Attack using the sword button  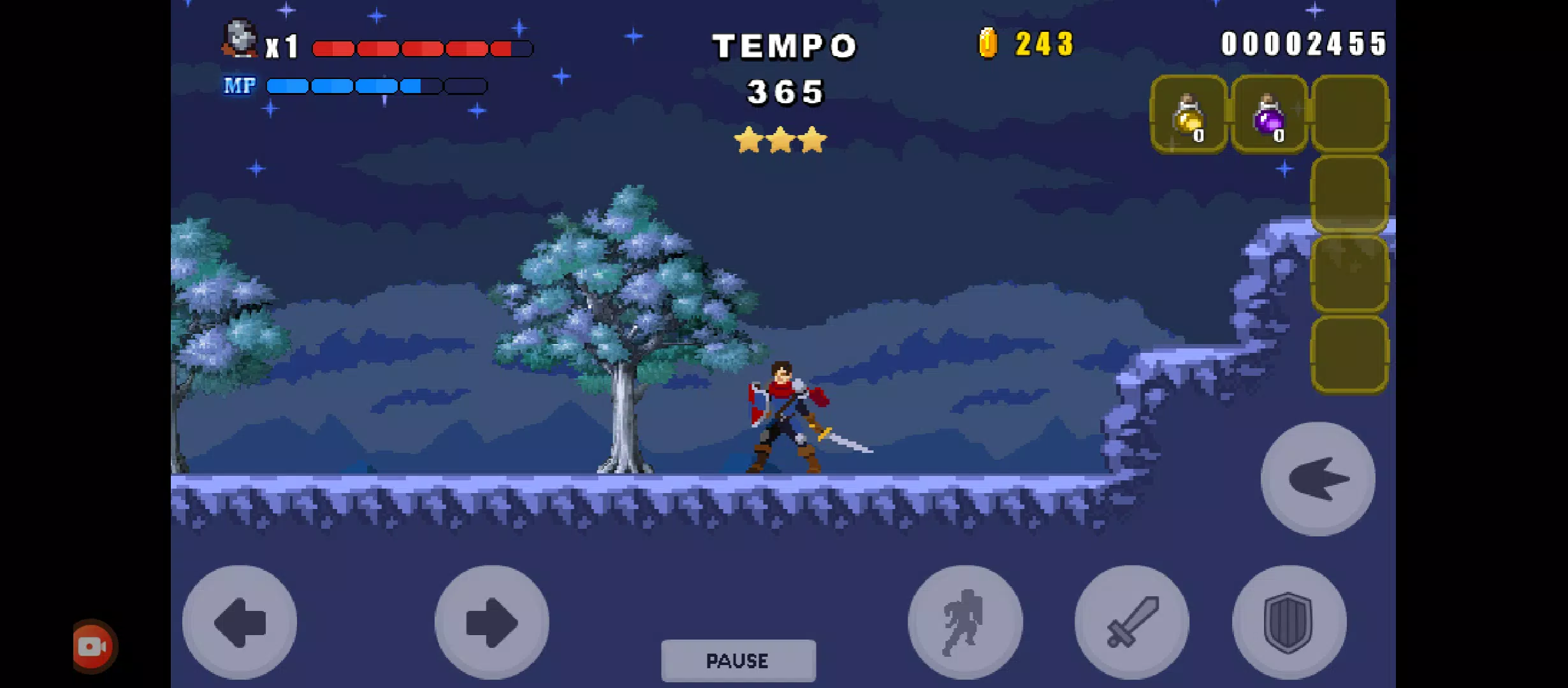[1131, 622]
